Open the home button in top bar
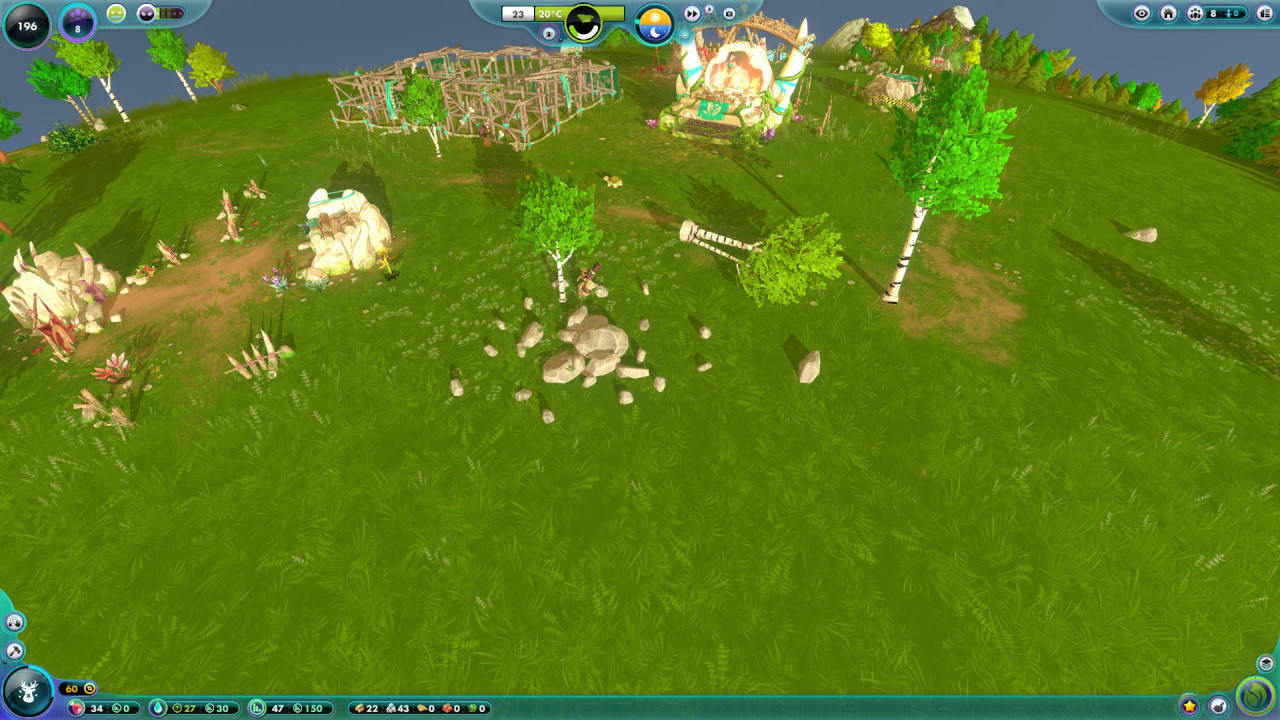 (1168, 13)
